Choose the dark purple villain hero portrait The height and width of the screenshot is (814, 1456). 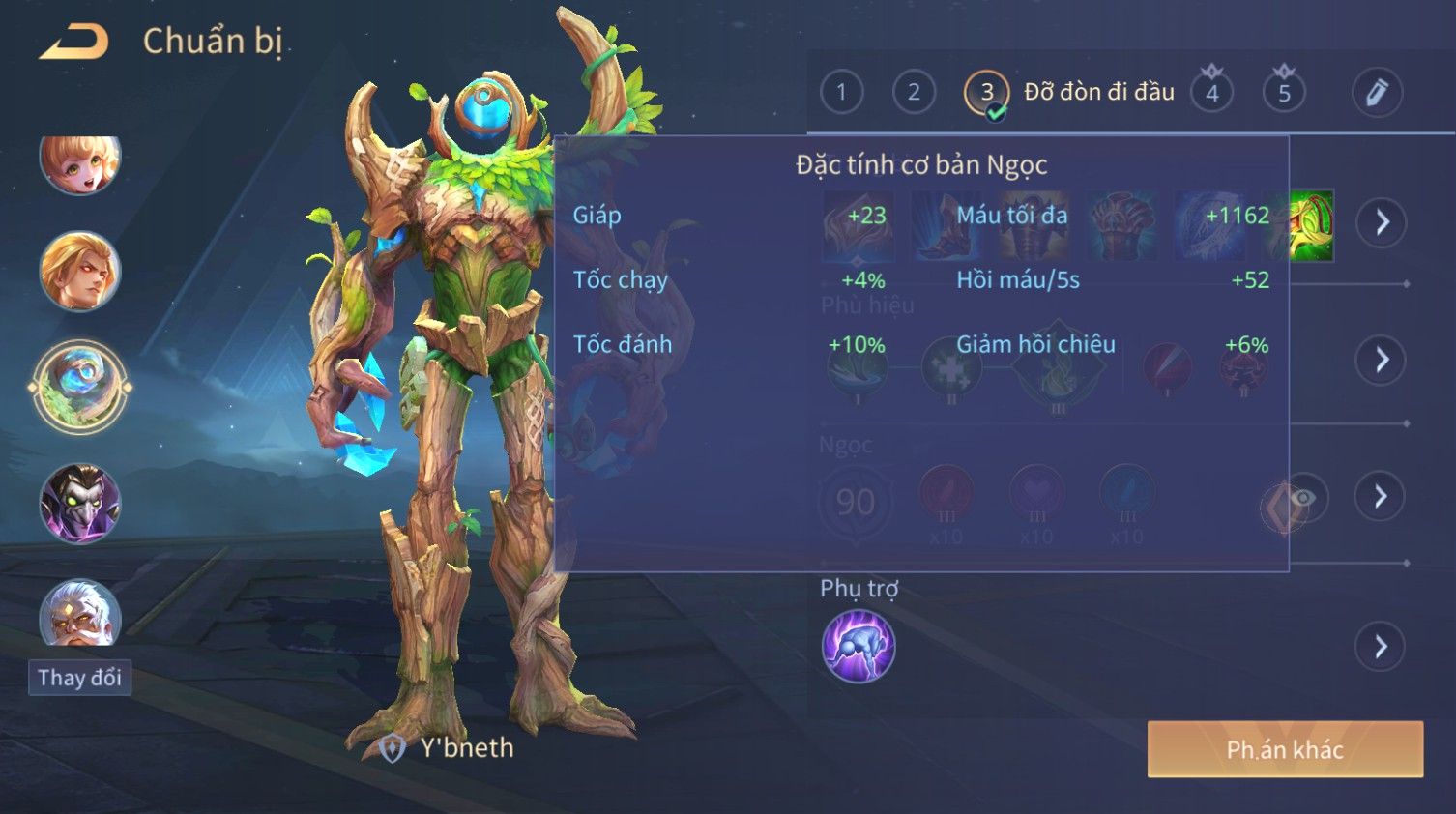click(79, 503)
